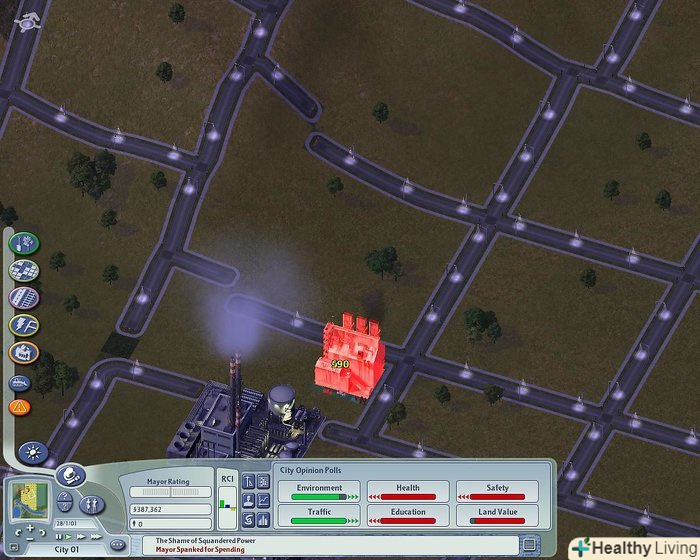This screenshot has width=700, height=560.
Task: Open the zoning tools menu
Action: [x=23, y=270]
